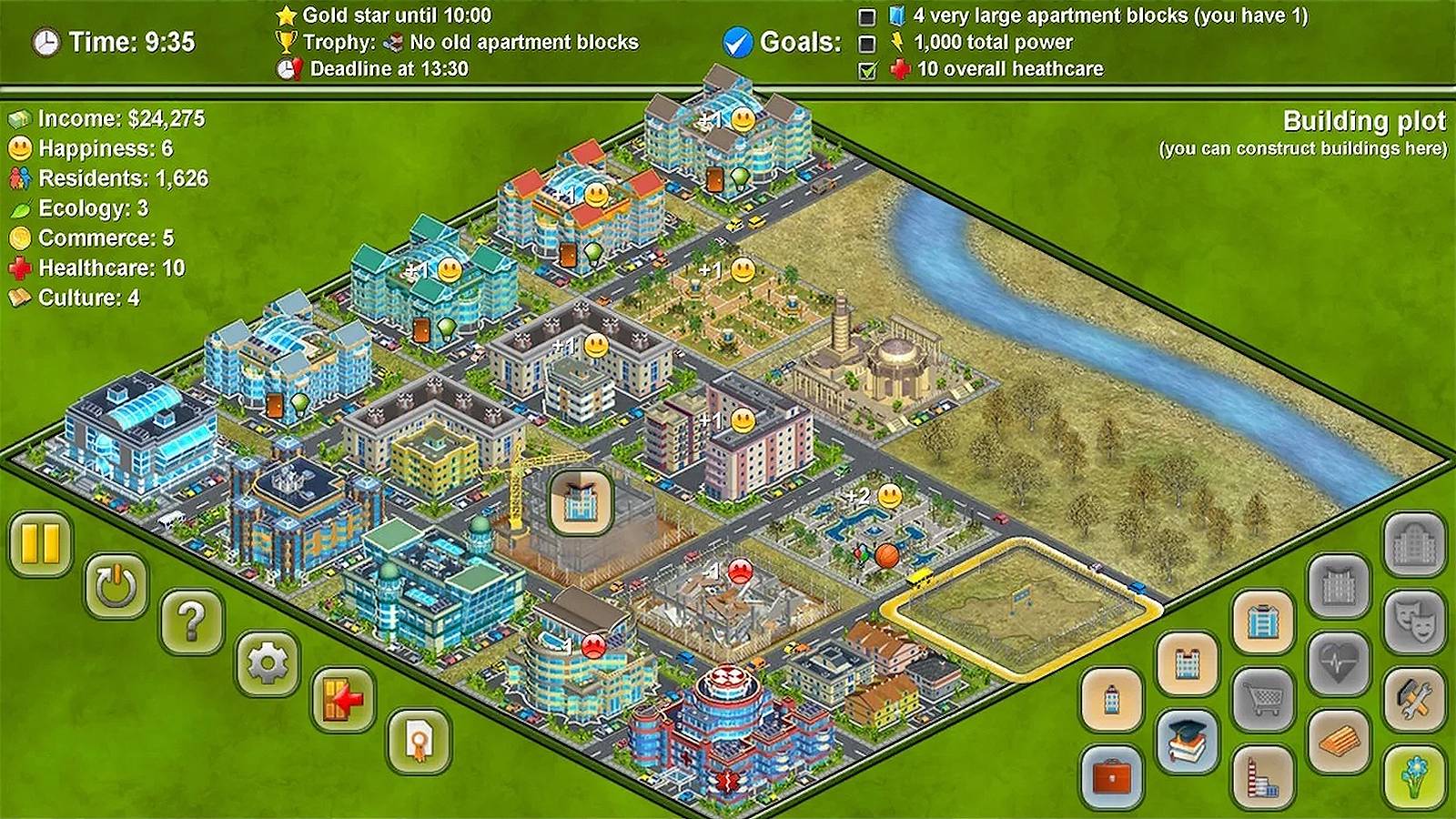Select the medium apartment block icon
Viewport: 1456px width, 819px height.
tap(1188, 662)
